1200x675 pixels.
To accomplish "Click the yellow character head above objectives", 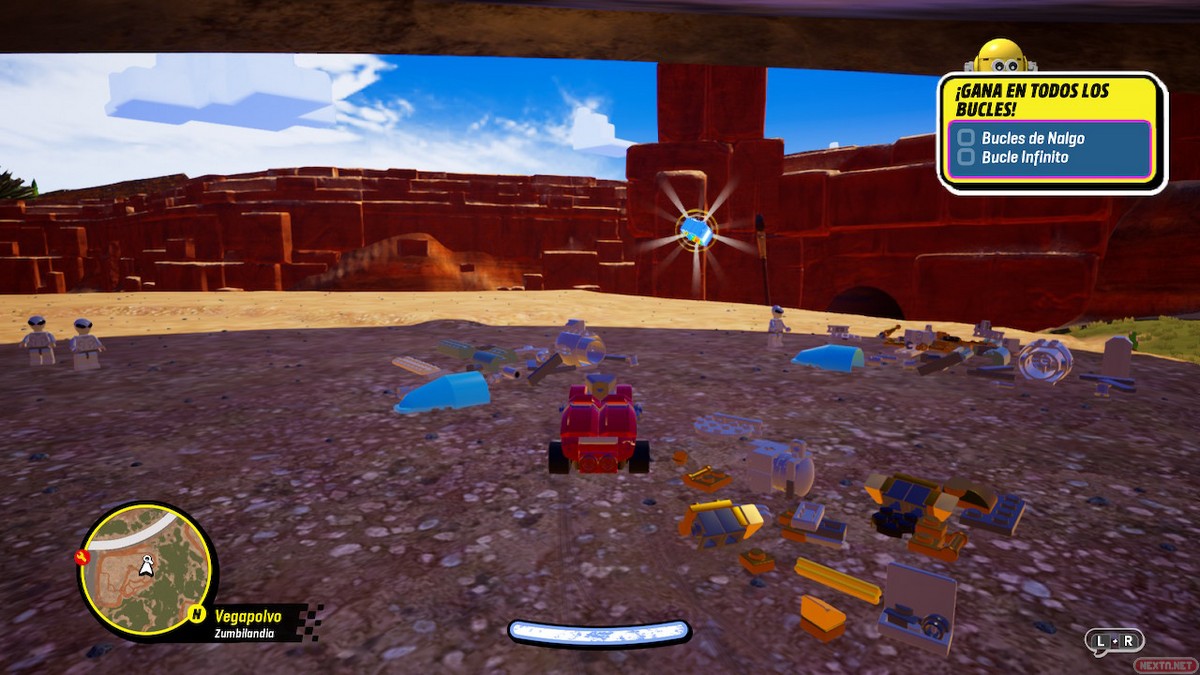I will click(1000, 56).
